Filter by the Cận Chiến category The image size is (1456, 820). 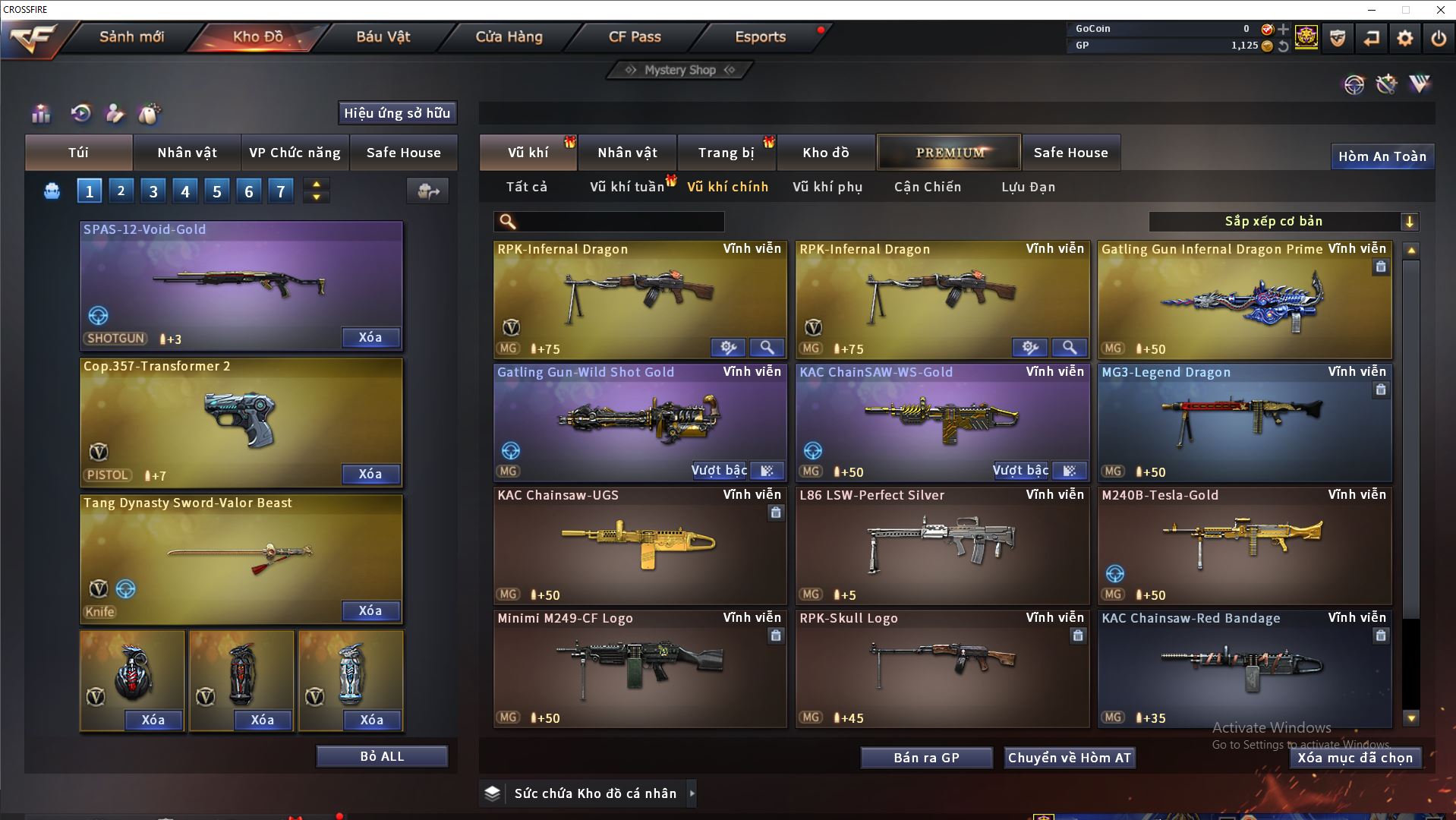click(928, 187)
